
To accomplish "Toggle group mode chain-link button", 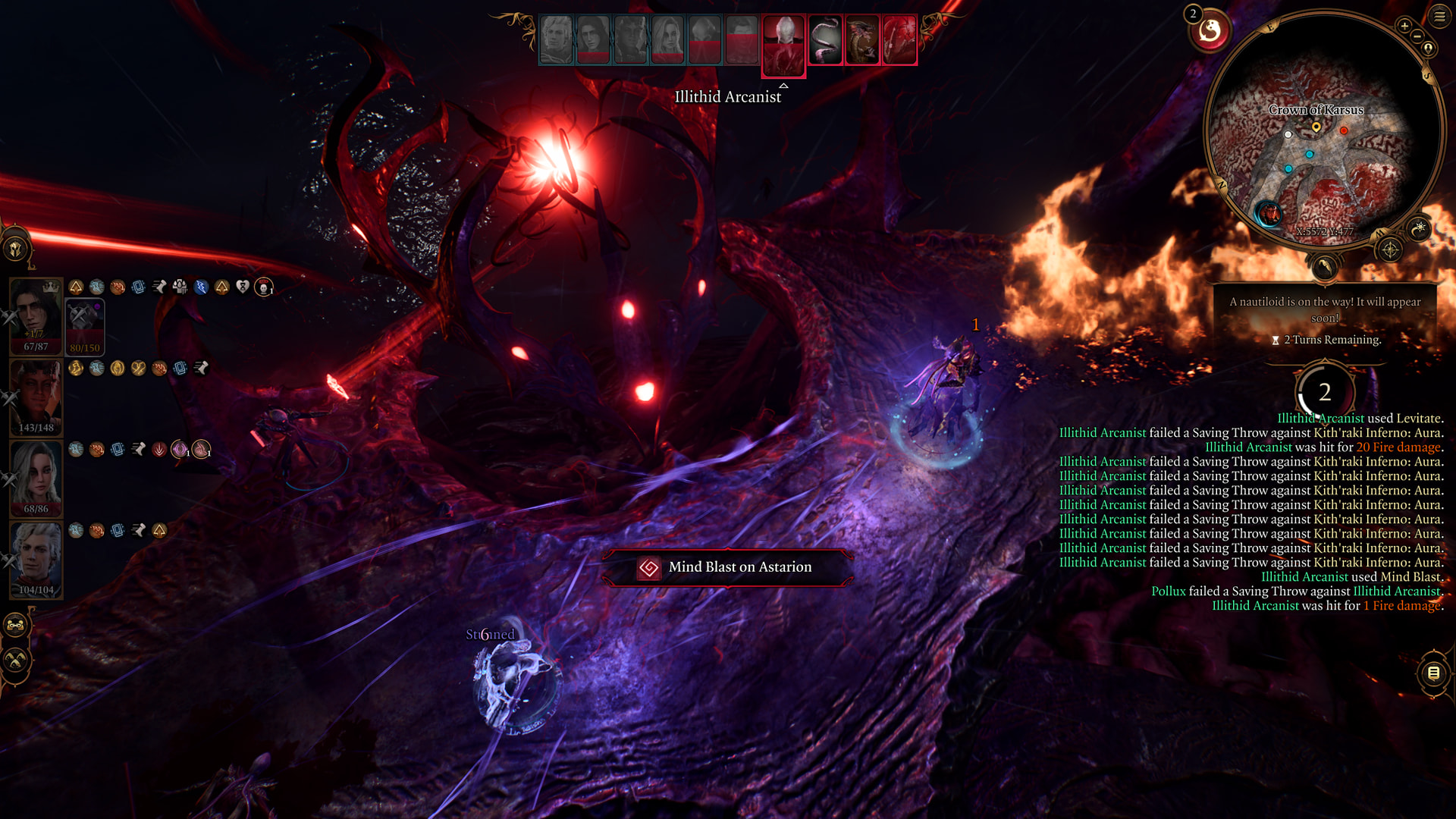I will [16, 626].
